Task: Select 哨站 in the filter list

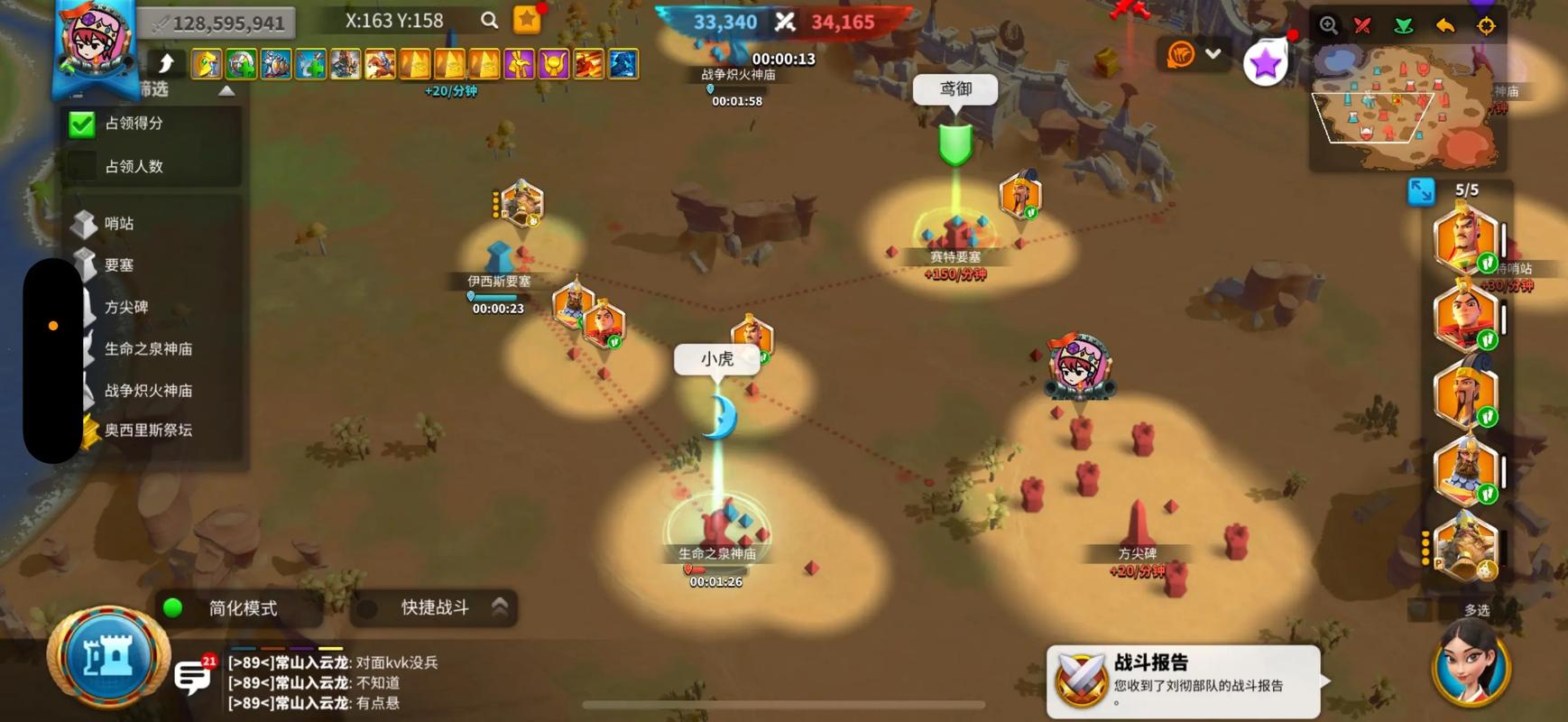Action: (x=118, y=223)
